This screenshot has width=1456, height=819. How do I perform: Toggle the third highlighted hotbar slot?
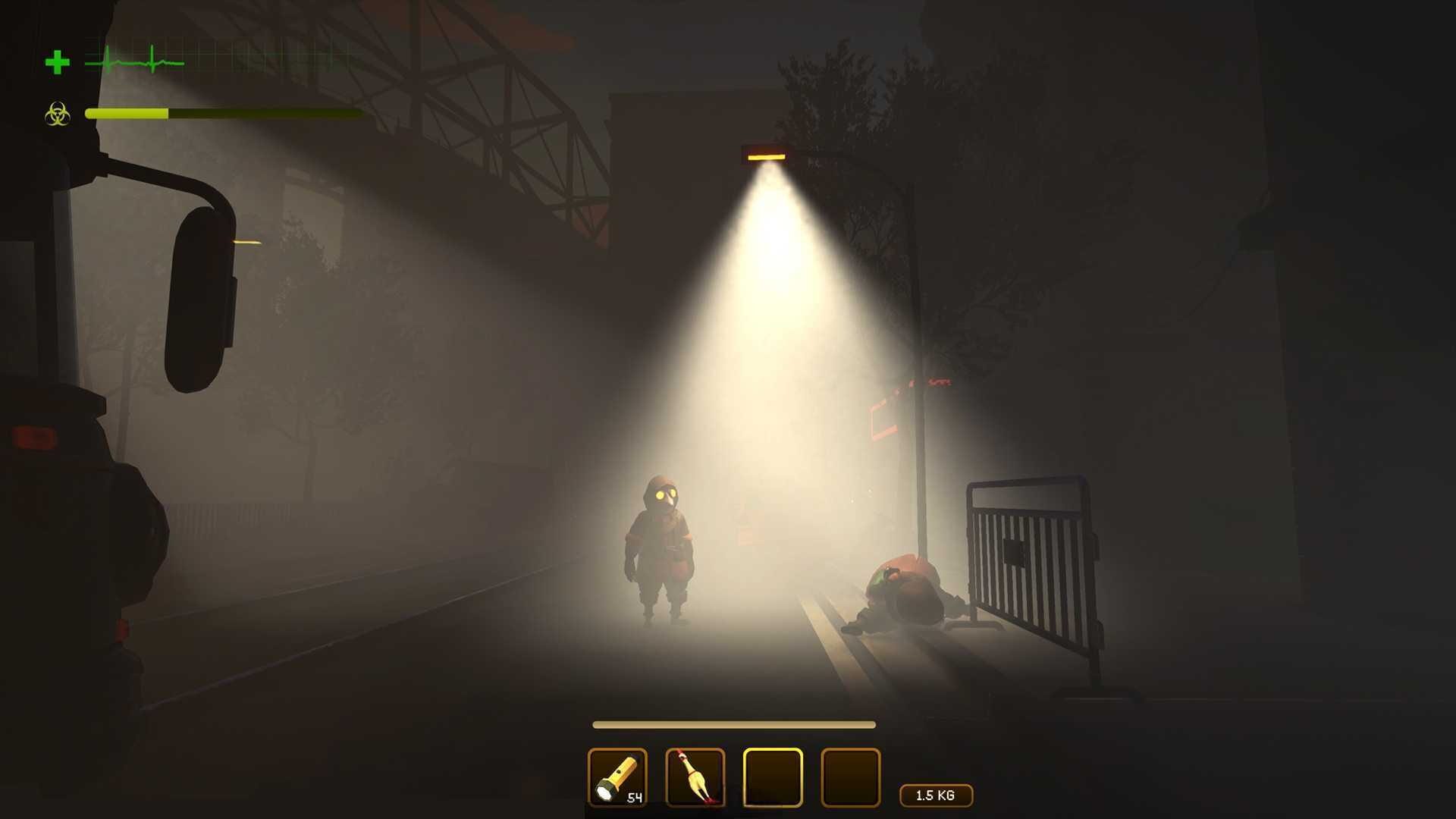[772, 777]
